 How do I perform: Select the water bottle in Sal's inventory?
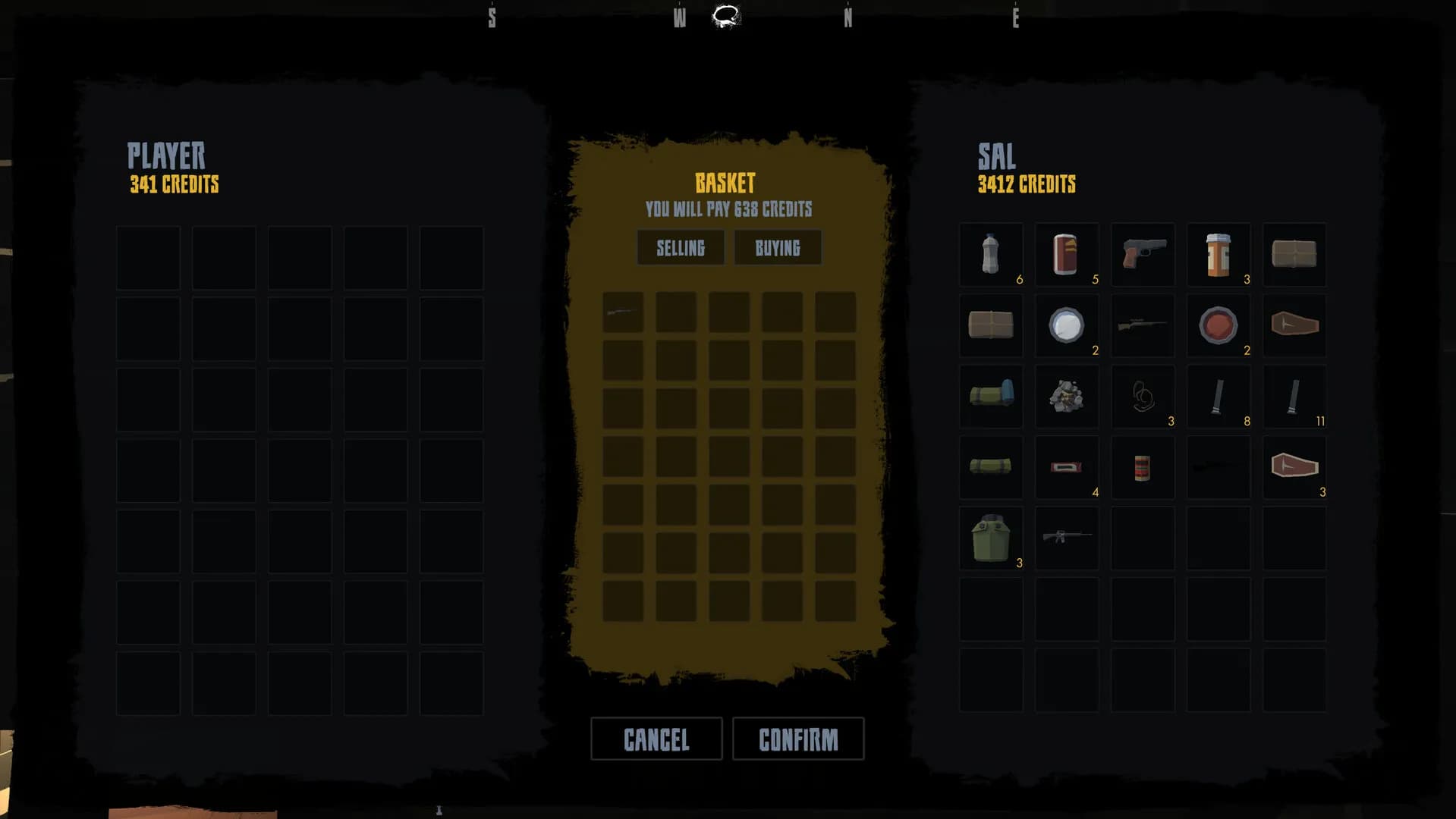coord(991,255)
